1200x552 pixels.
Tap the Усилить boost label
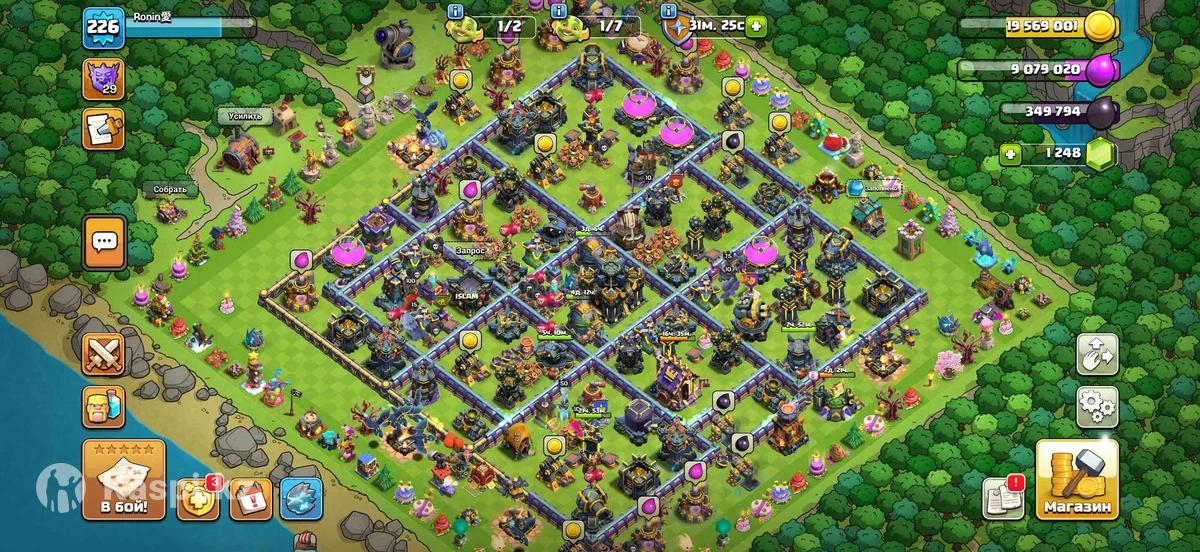245,116
